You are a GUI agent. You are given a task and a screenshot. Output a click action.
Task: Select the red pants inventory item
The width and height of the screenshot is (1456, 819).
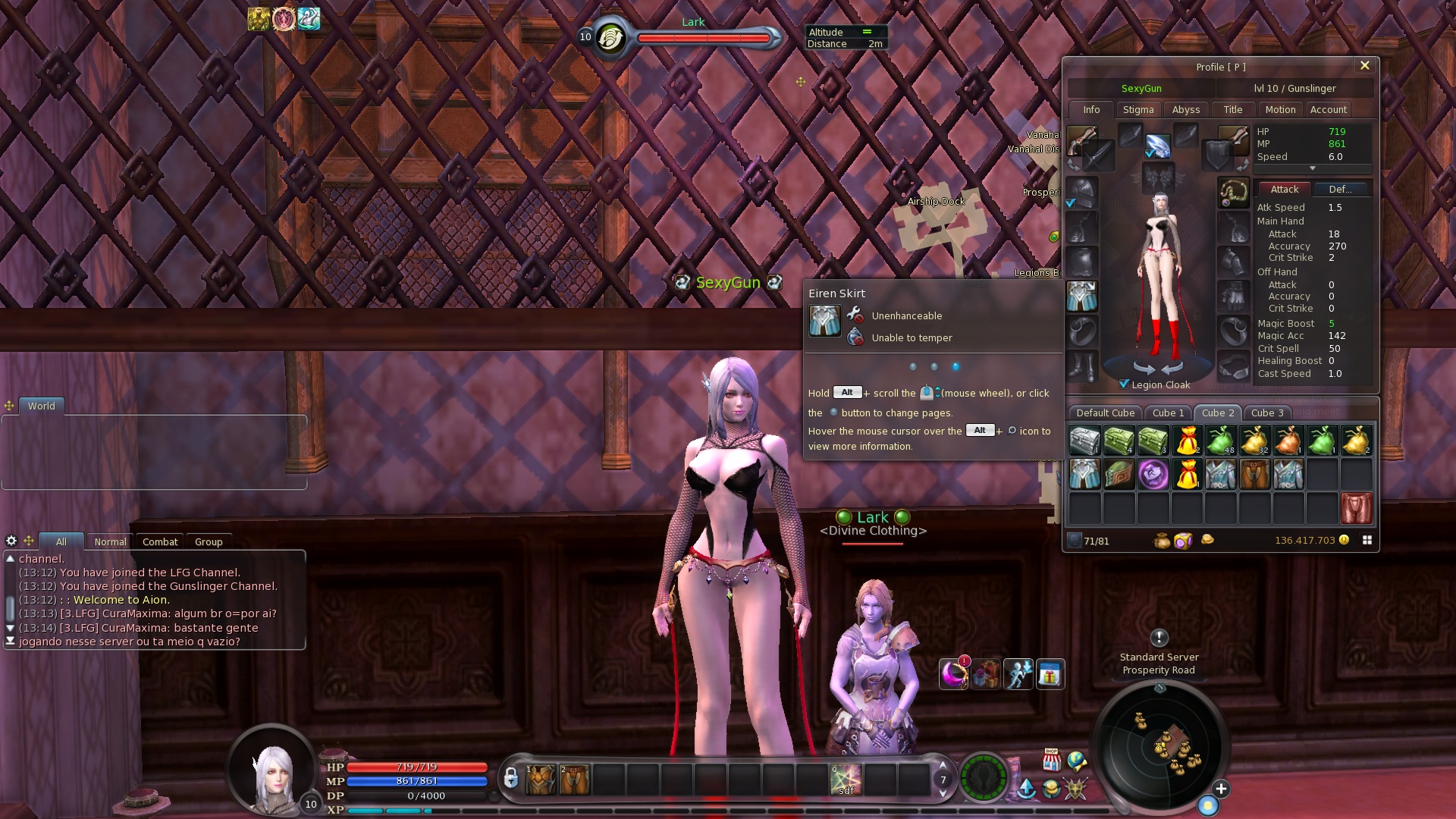(1356, 508)
